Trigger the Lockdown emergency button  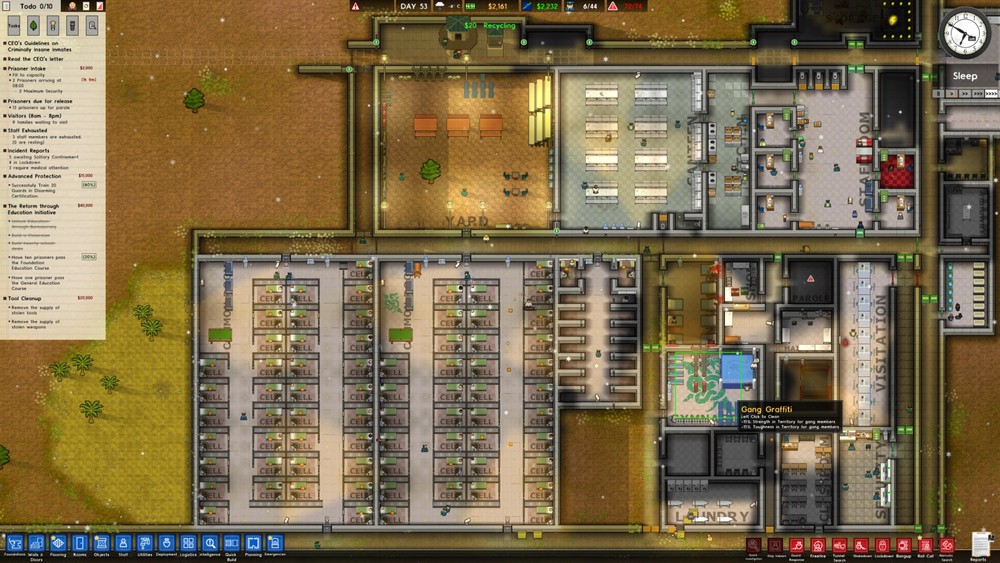883,545
